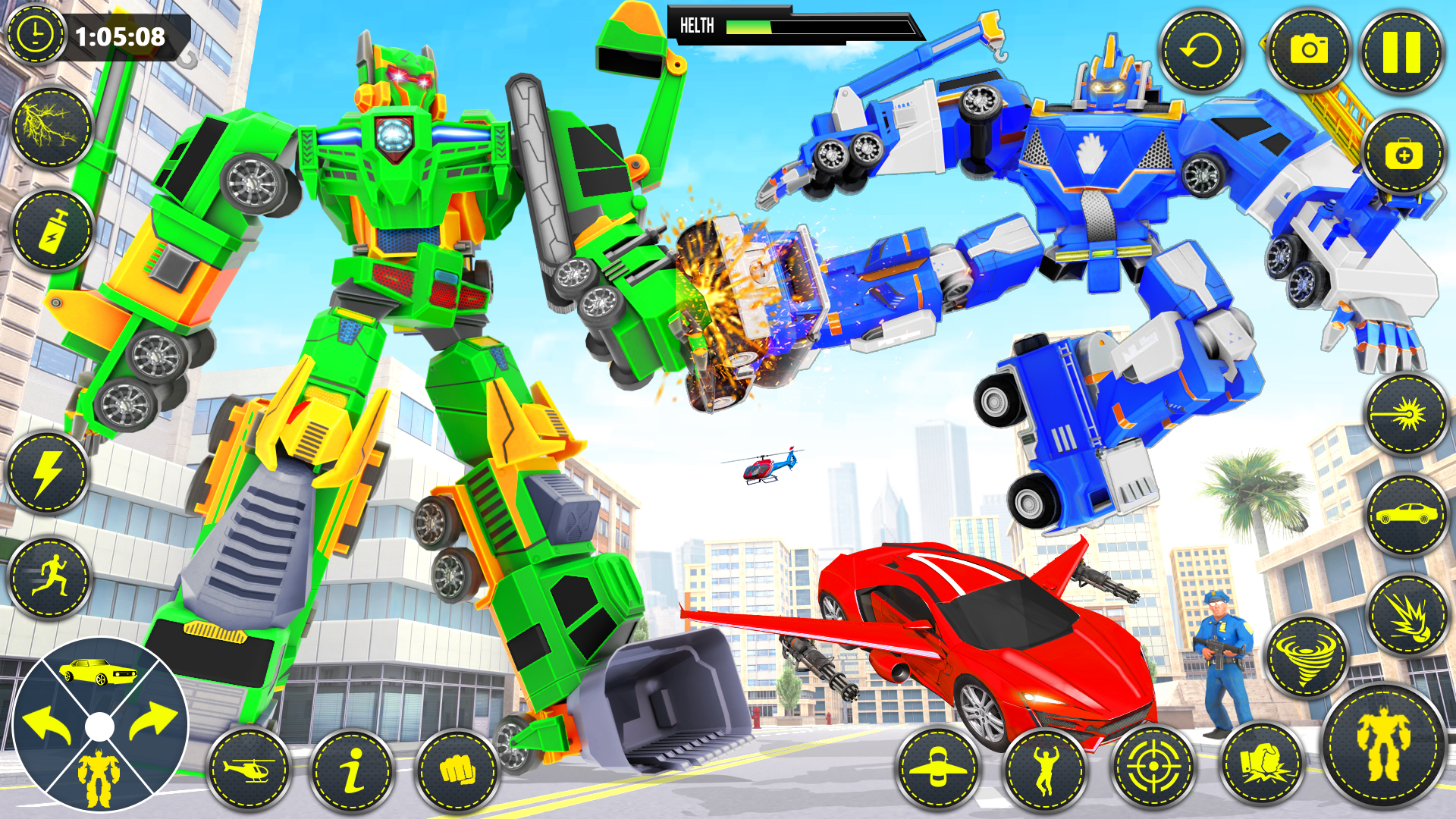Fire the laser weapon icon

tap(1402, 413)
